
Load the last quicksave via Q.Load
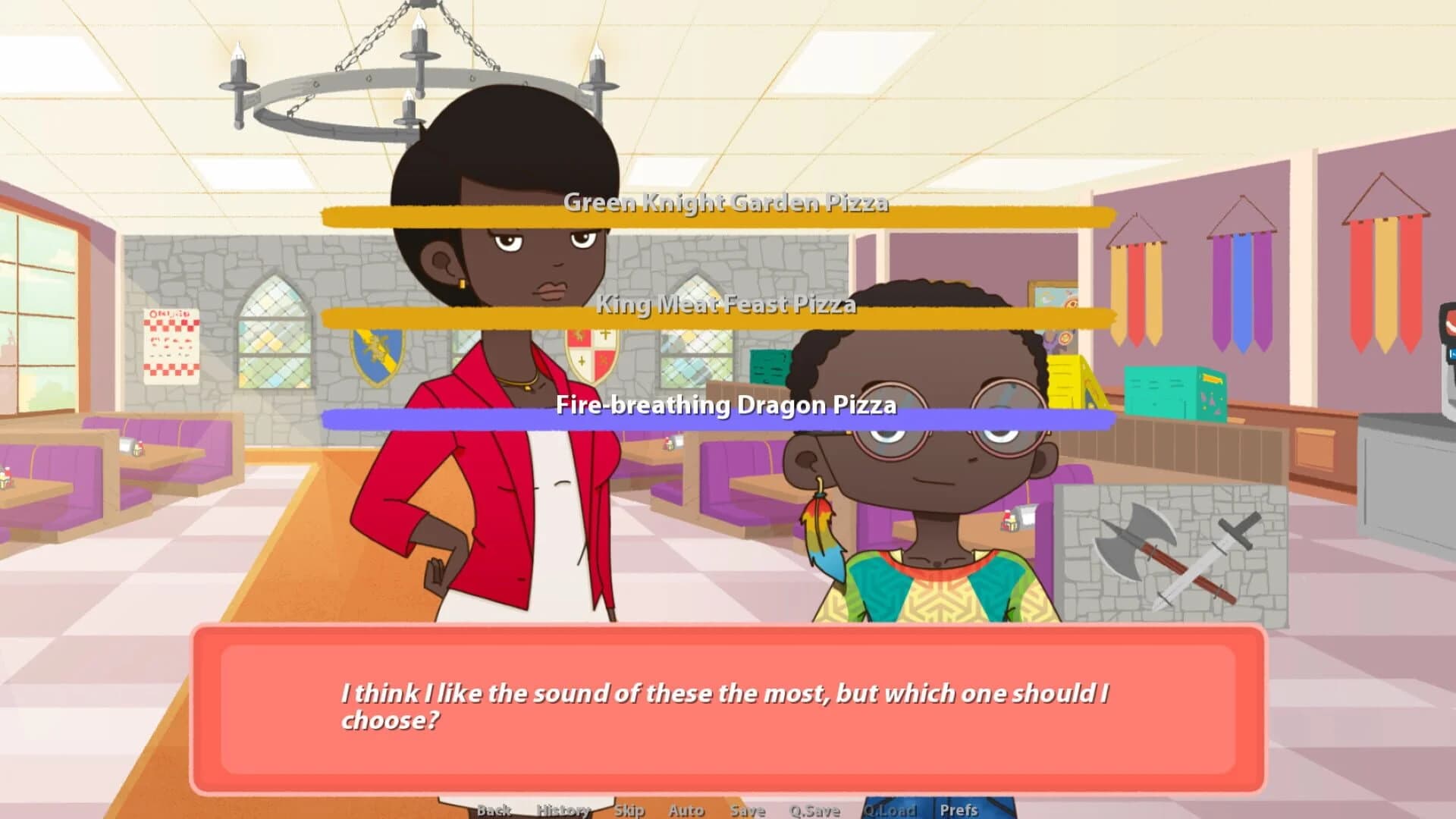[891, 810]
